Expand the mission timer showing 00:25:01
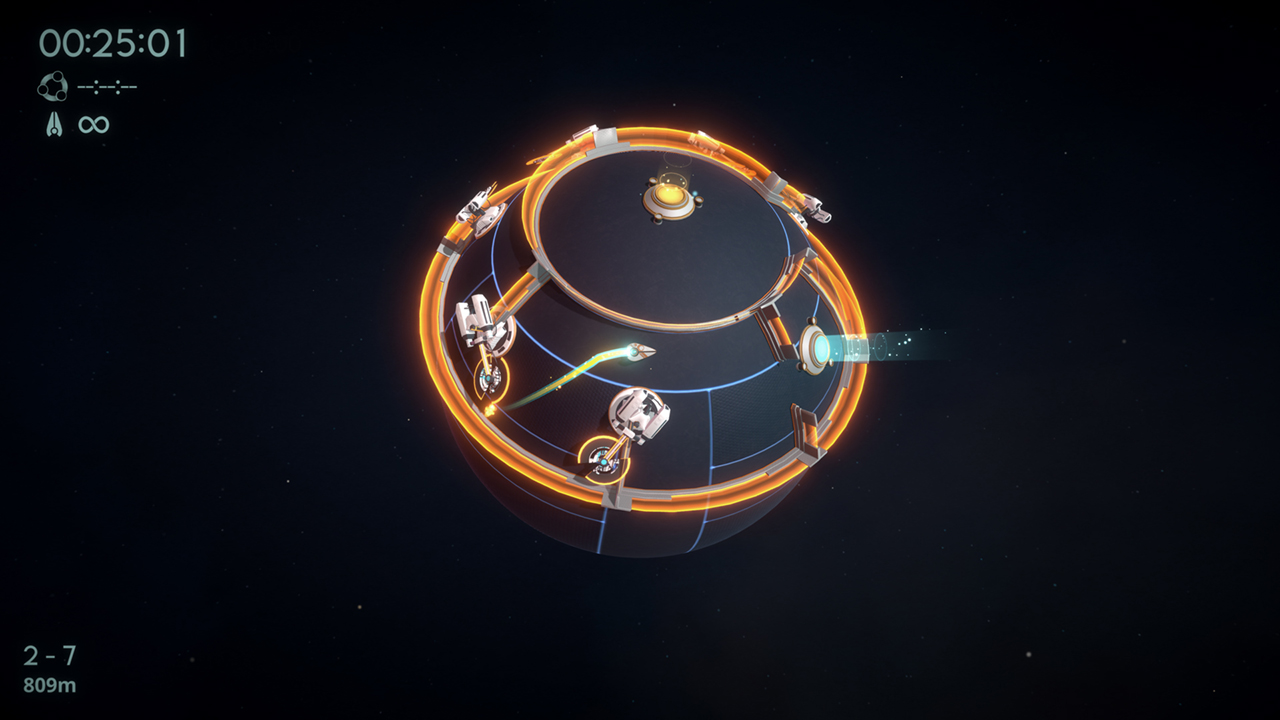1280x720 pixels. tap(115, 42)
